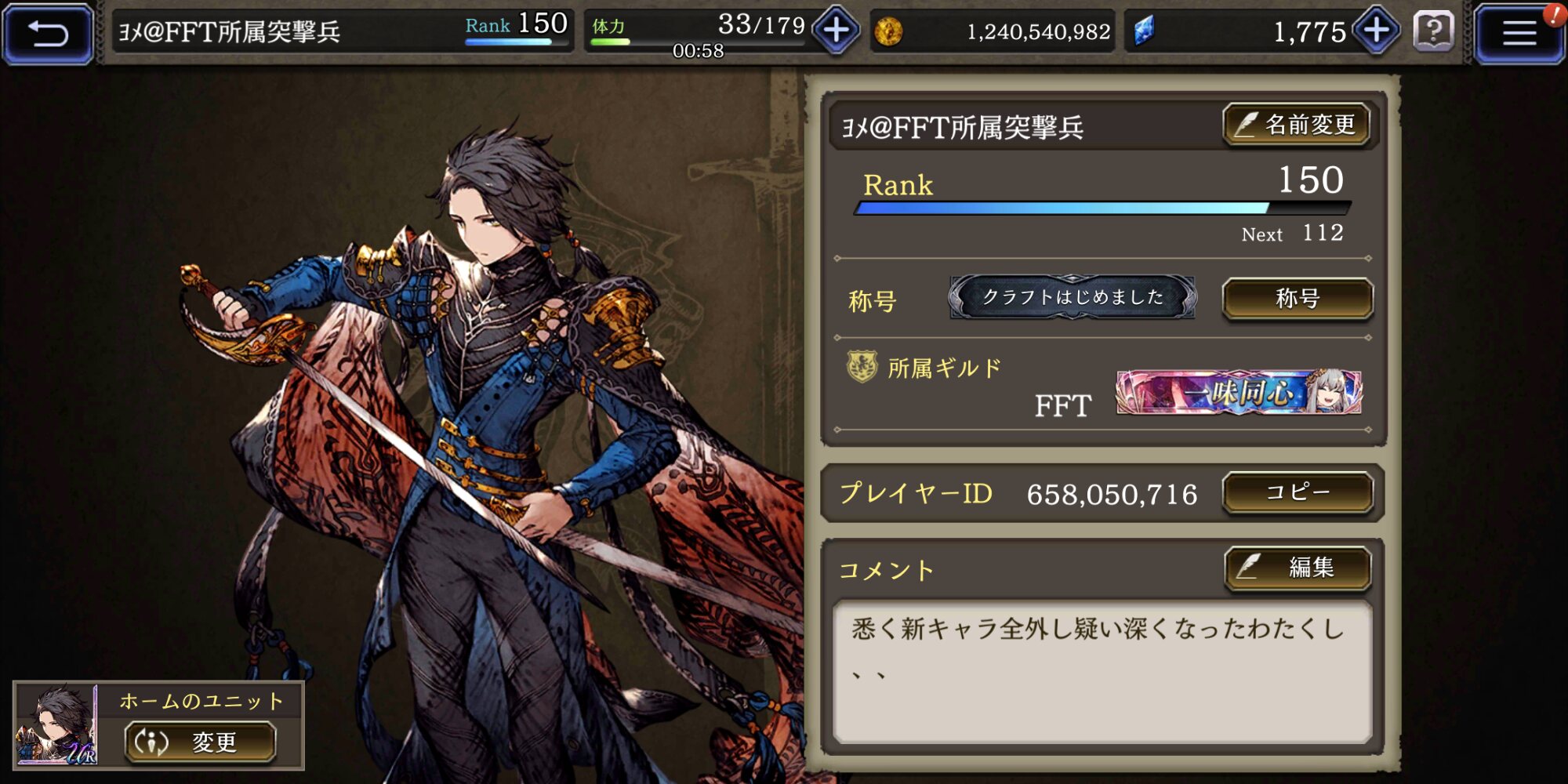1568x784 pixels.
Task: Open the question mark help button
Action: click(x=1433, y=32)
